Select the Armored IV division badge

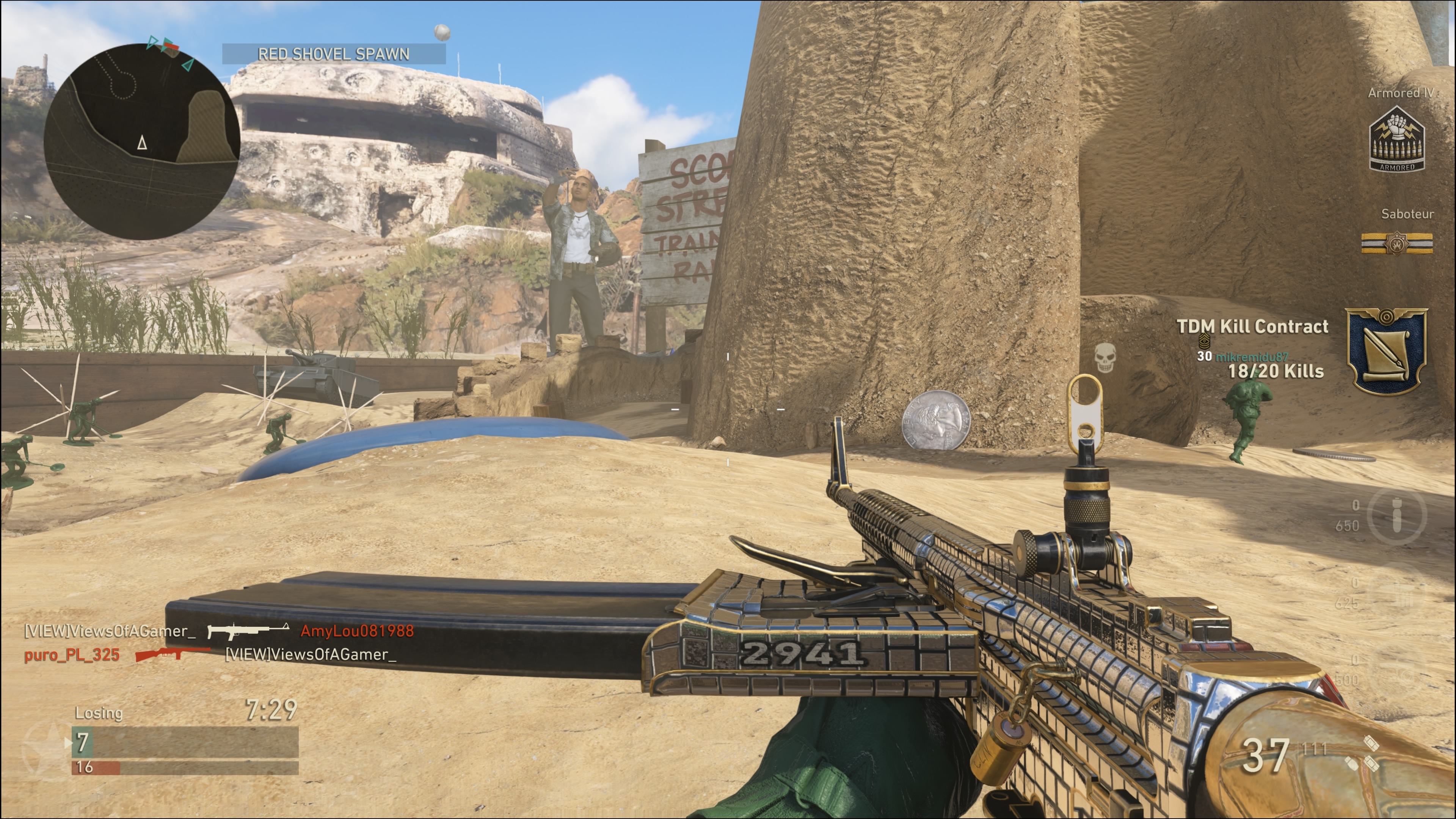1396,140
